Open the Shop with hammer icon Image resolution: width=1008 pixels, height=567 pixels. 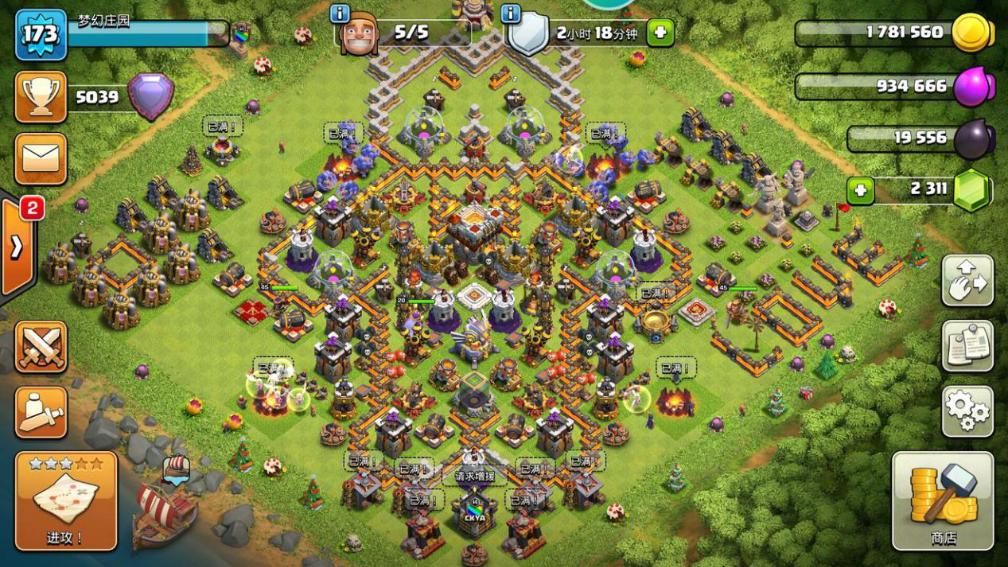(942, 500)
